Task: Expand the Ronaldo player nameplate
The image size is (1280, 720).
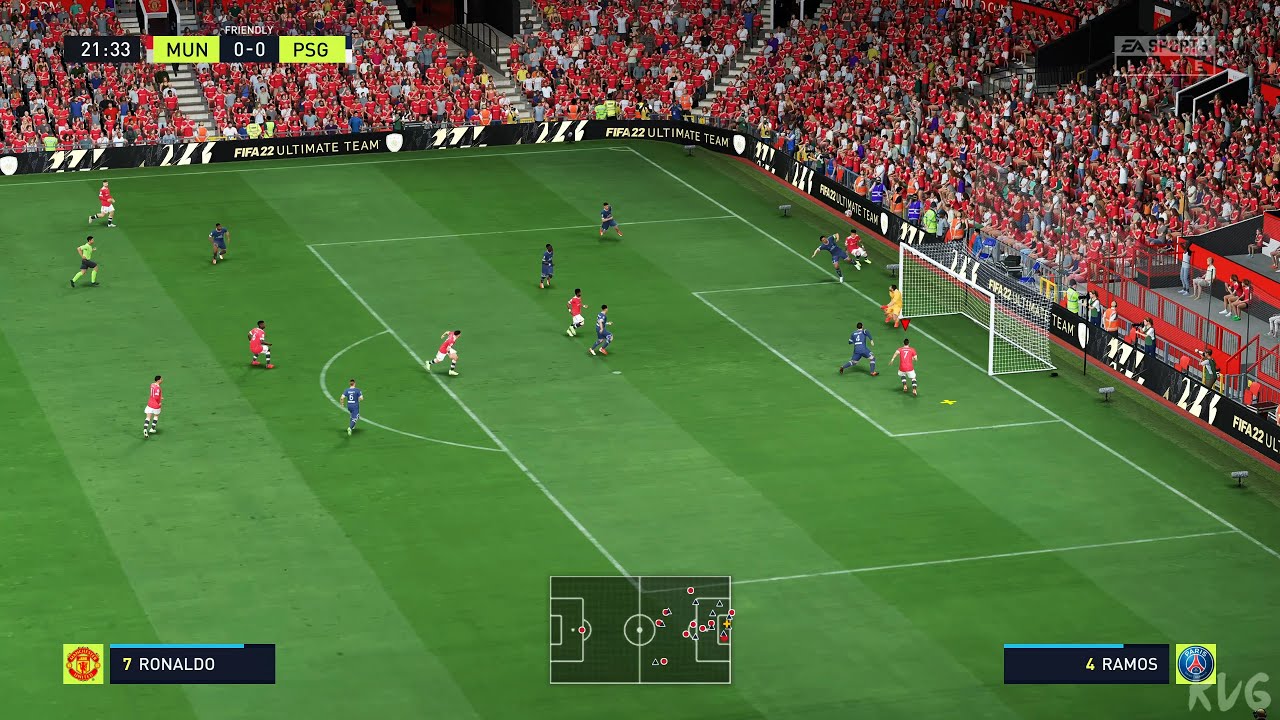Action: point(192,663)
